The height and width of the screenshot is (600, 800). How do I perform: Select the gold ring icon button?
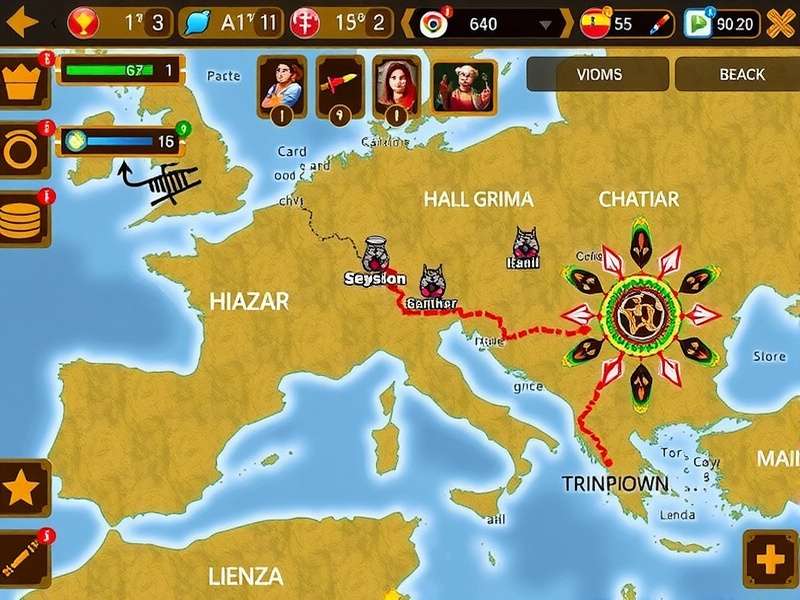pos(20,150)
